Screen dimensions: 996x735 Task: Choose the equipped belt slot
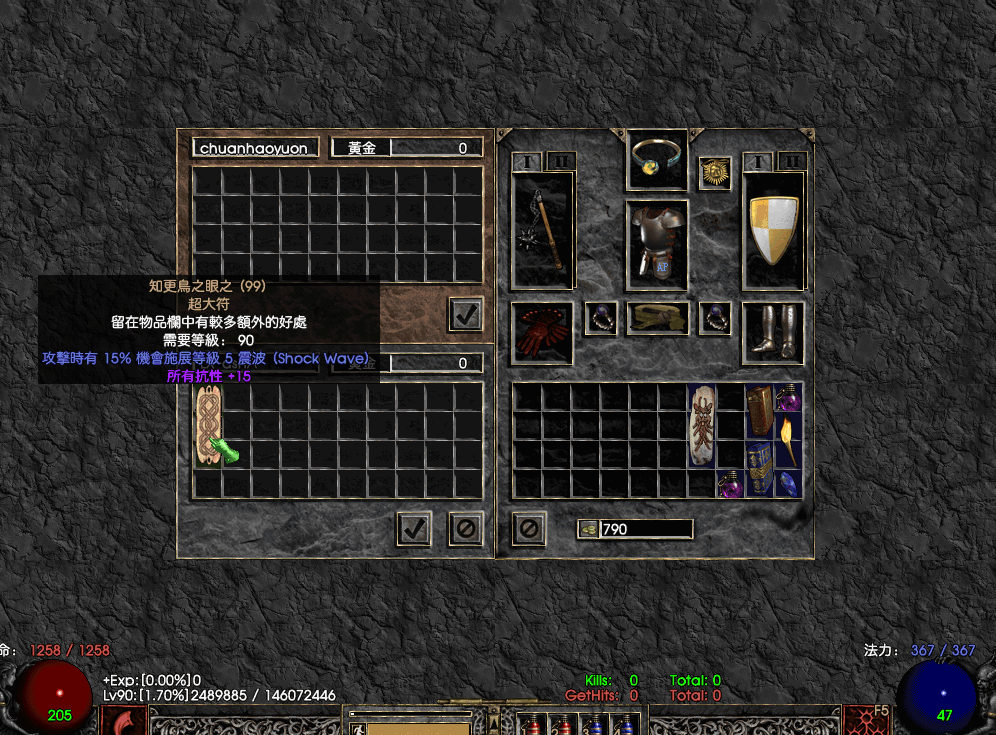tap(657, 318)
